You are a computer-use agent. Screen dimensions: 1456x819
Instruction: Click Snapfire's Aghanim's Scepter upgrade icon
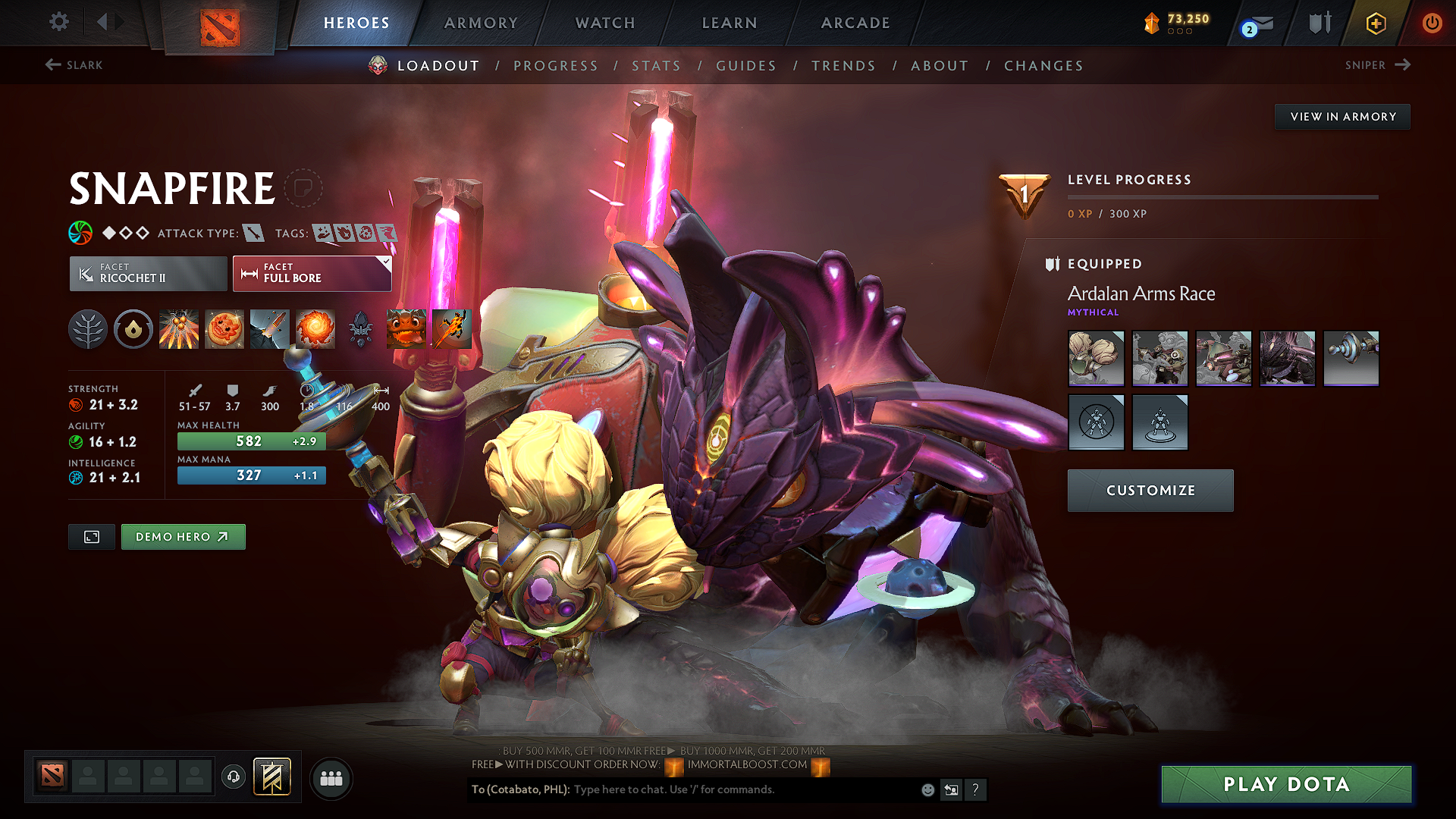coord(361,329)
